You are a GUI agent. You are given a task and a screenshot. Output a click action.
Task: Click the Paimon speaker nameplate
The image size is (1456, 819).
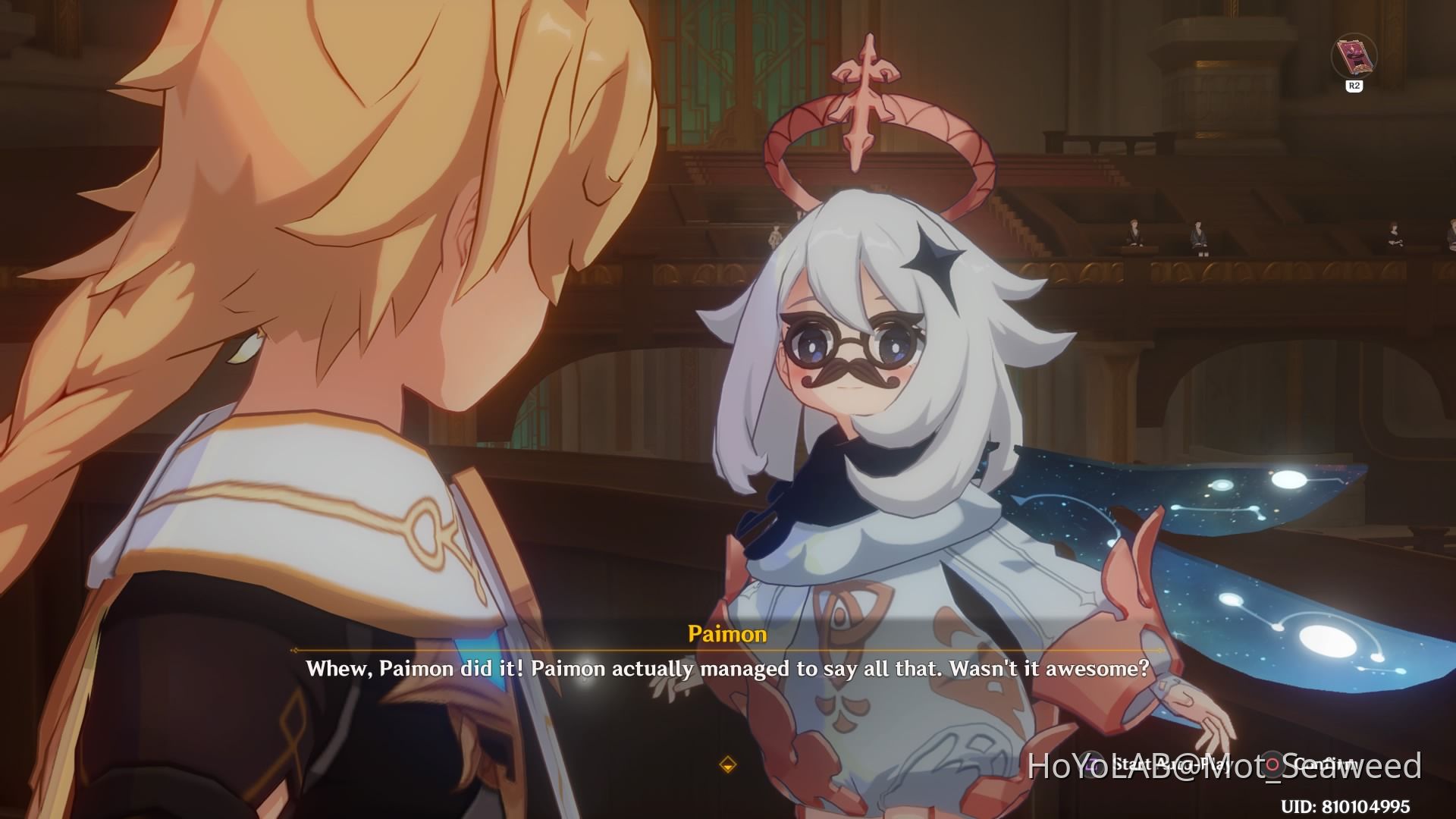coord(728,635)
